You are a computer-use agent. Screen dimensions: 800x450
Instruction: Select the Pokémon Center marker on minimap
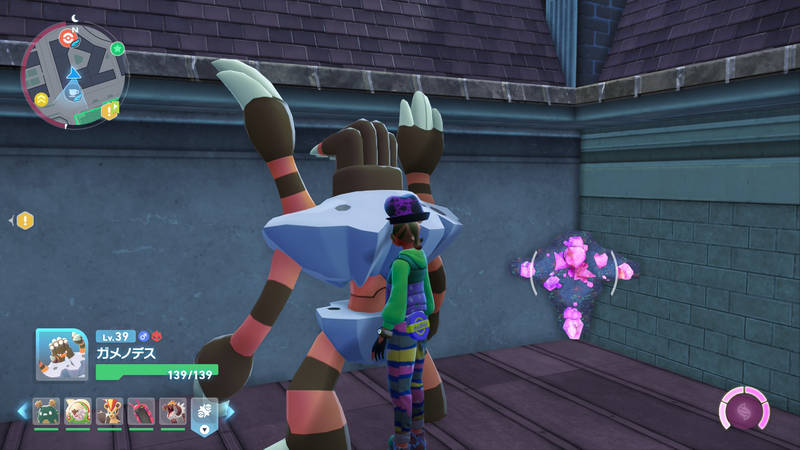tap(68, 38)
